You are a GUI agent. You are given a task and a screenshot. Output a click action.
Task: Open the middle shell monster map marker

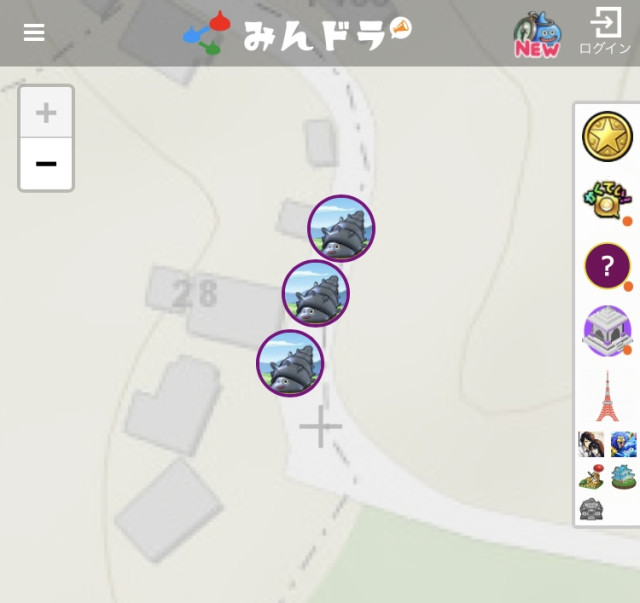point(316,294)
